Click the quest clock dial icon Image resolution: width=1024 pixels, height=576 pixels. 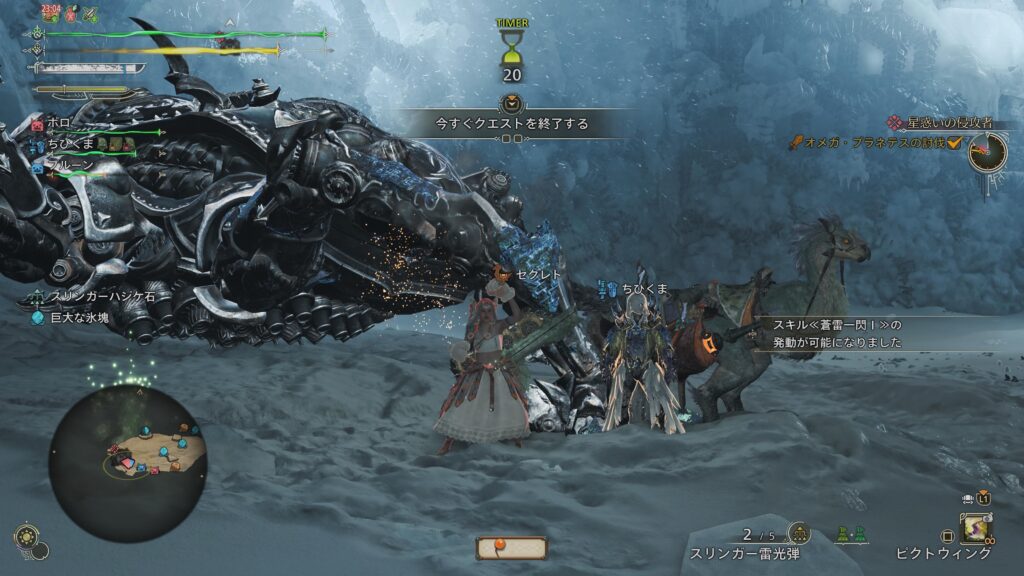[x=989, y=152]
